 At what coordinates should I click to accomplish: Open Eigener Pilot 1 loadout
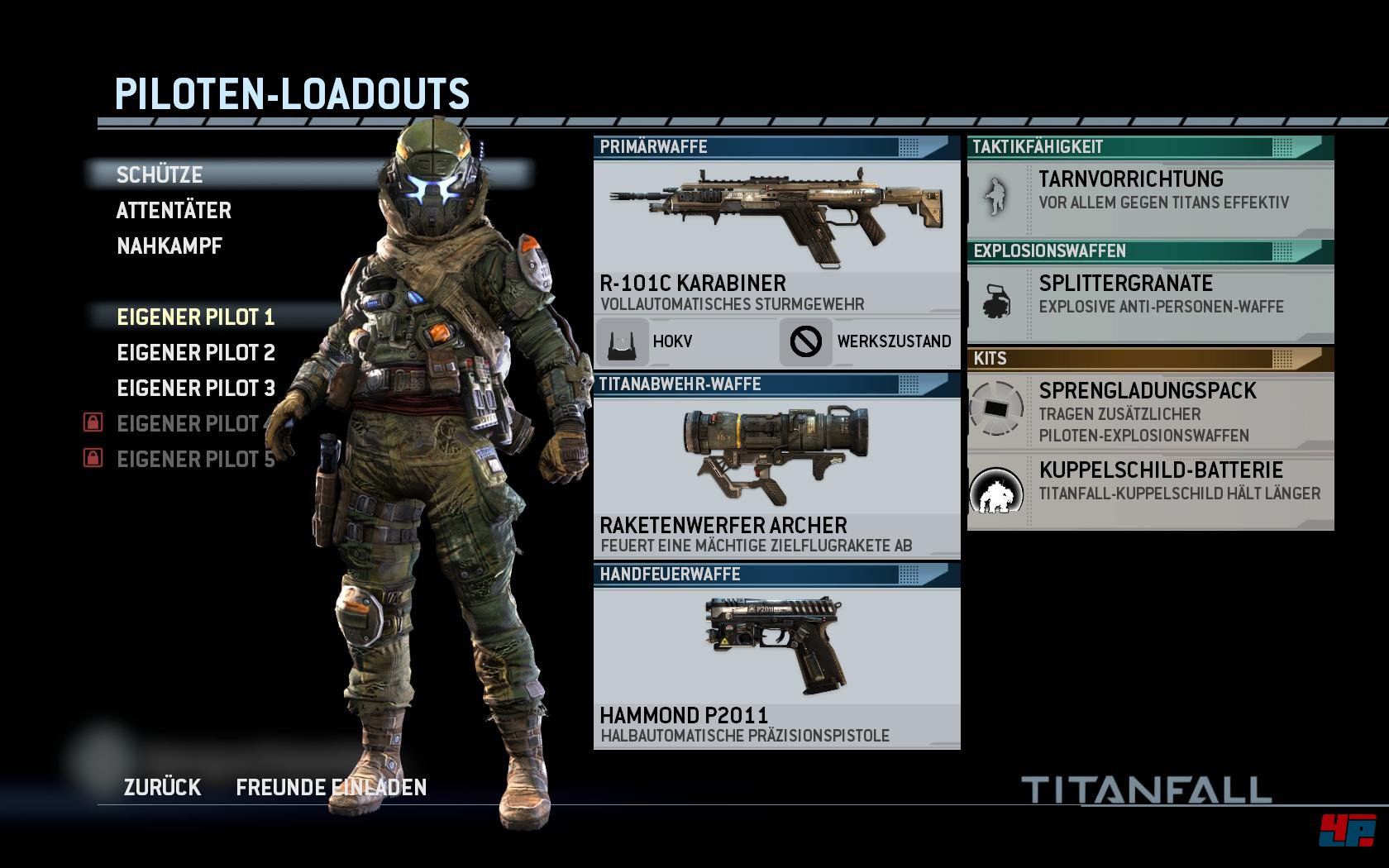click(x=195, y=317)
